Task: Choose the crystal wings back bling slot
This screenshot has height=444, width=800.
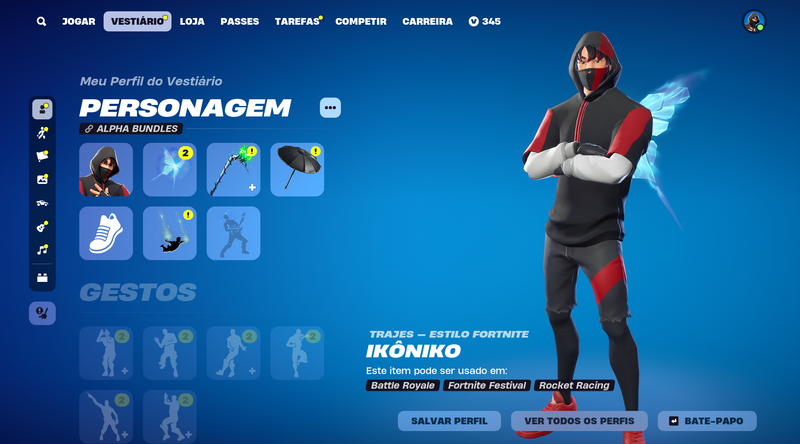Action: [170, 169]
